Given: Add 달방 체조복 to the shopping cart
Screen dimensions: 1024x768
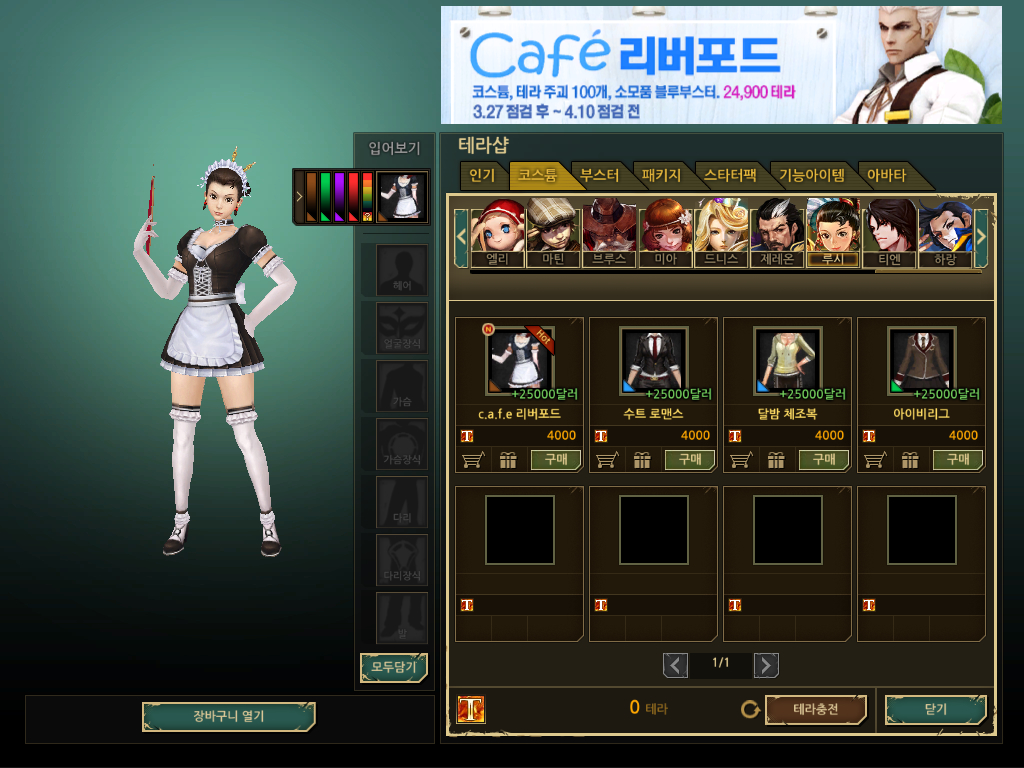Looking at the screenshot, I should [x=740, y=460].
